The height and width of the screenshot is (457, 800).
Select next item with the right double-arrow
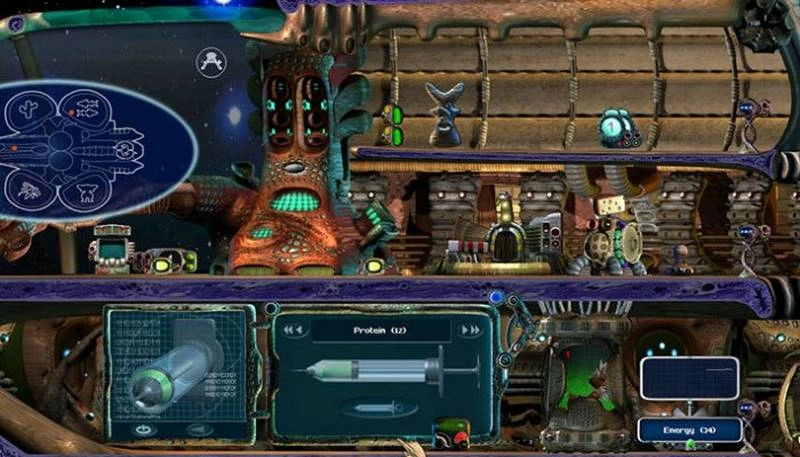pos(469,330)
